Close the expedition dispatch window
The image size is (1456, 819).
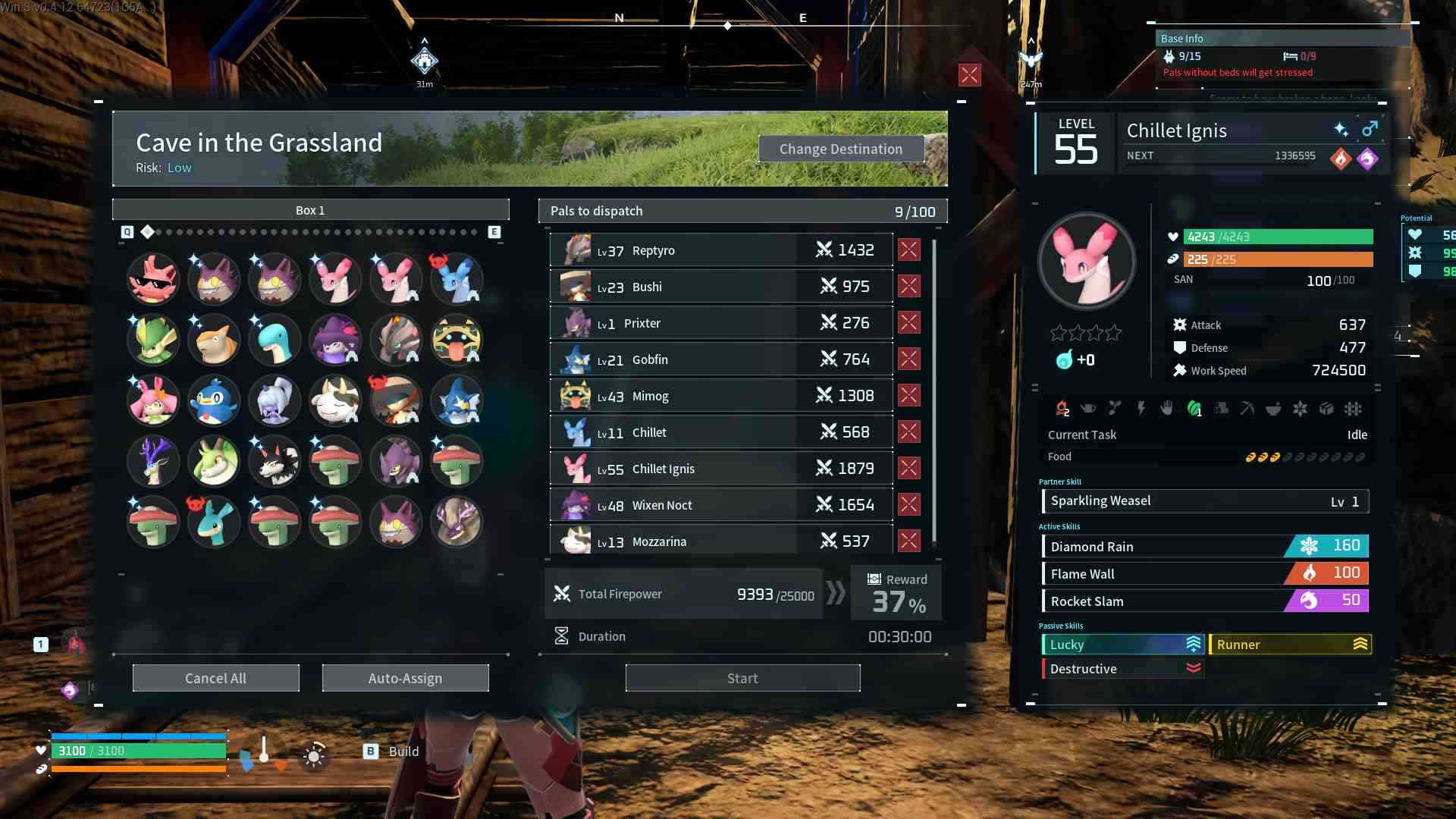[x=969, y=74]
